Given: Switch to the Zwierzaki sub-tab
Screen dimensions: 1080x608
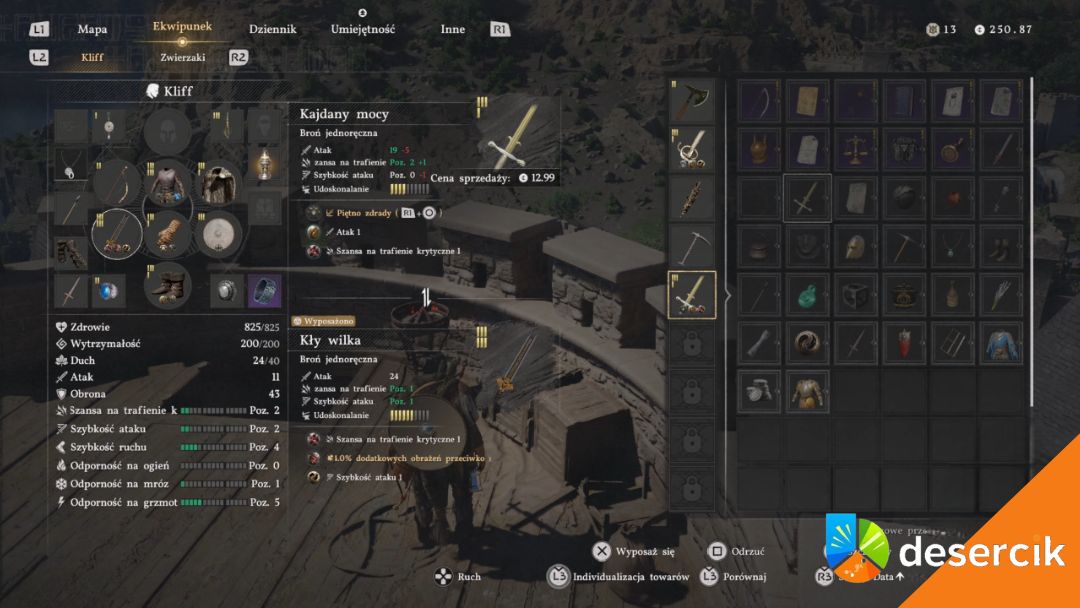Looking at the screenshot, I should pyautogui.click(x=183, y=57).
